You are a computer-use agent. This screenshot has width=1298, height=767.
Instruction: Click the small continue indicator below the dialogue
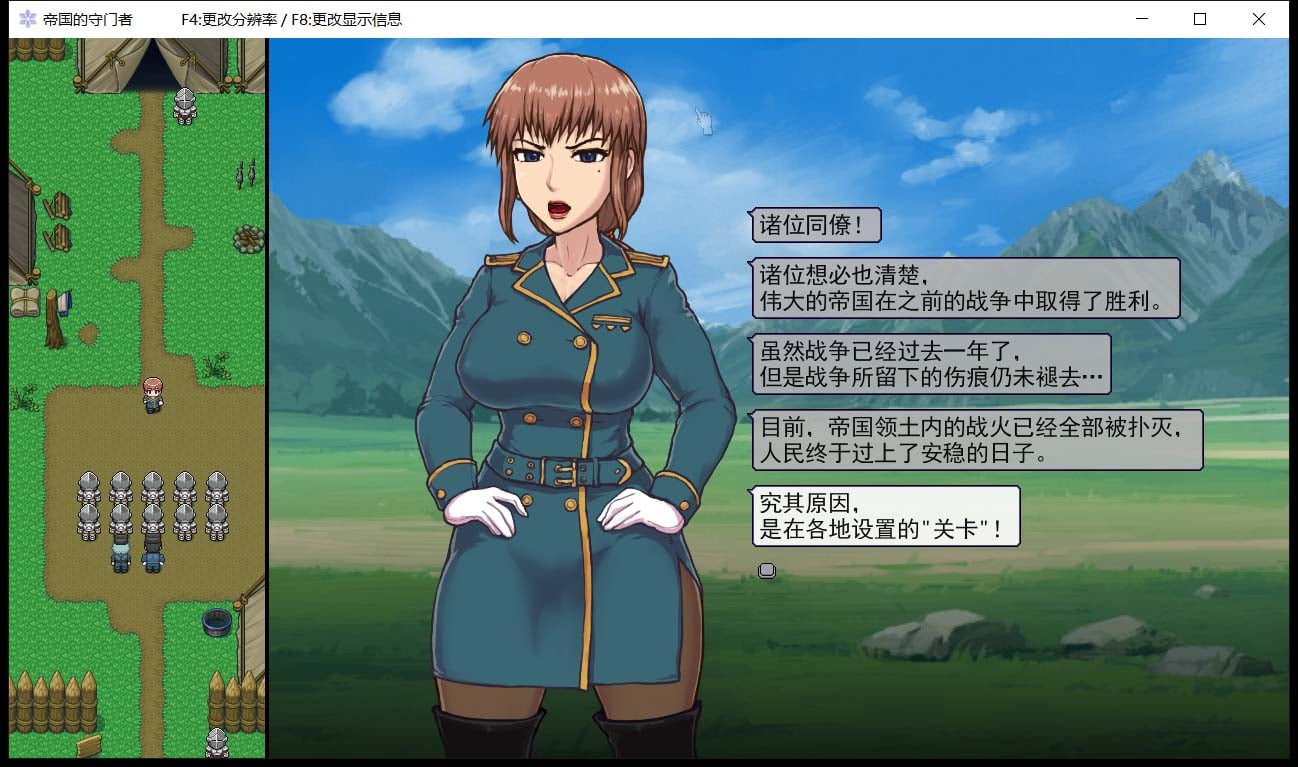[x=766, y=570]
